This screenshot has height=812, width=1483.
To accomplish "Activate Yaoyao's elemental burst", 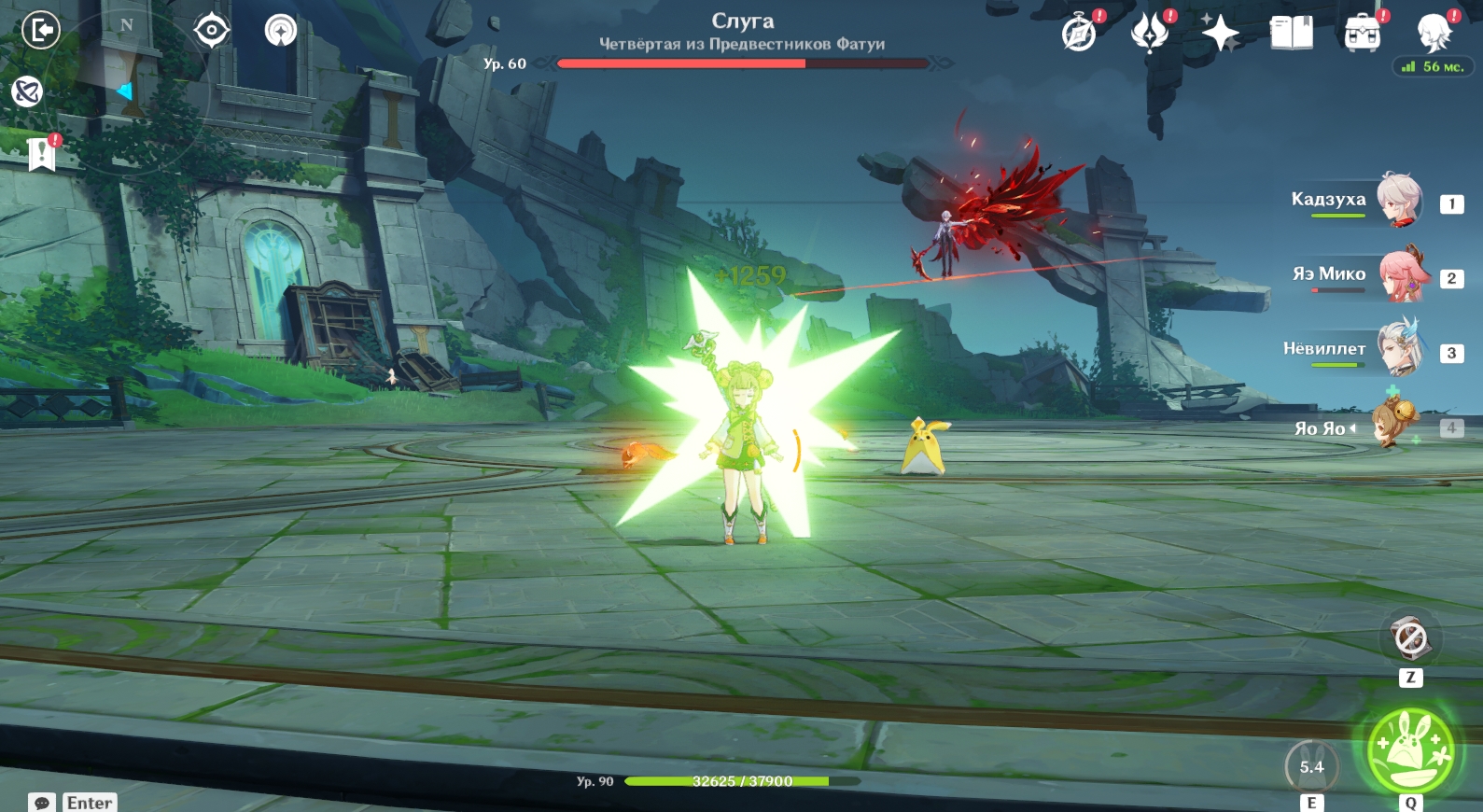I will pos(1410,749).
